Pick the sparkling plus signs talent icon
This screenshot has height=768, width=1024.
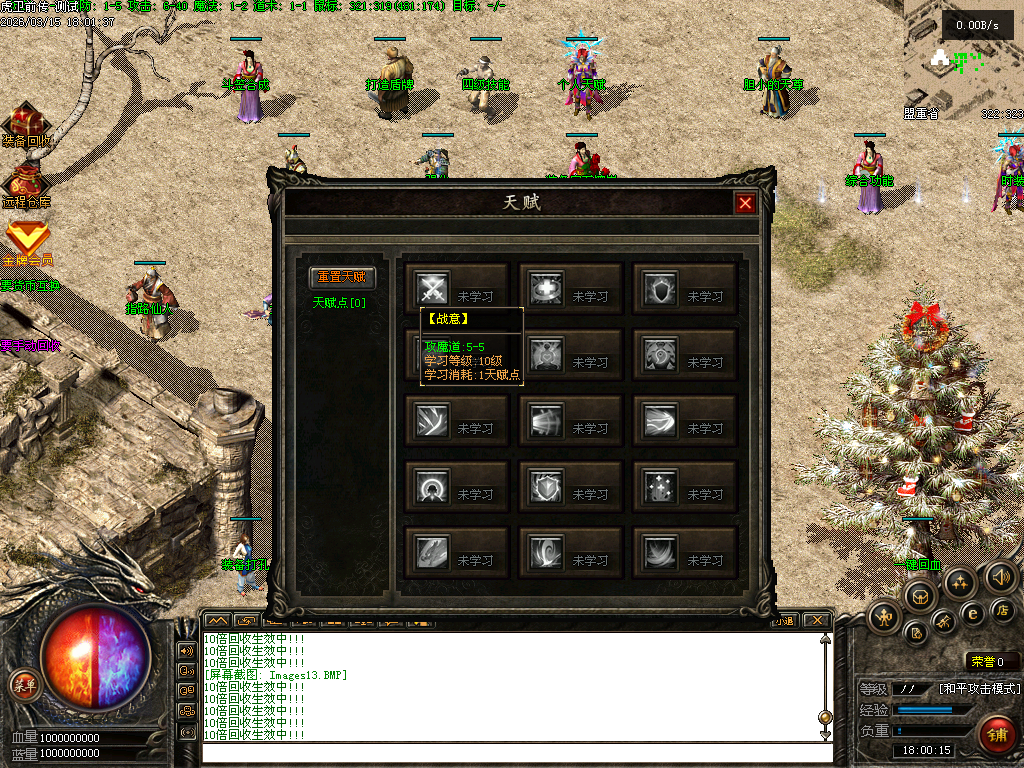pos(661,487)
